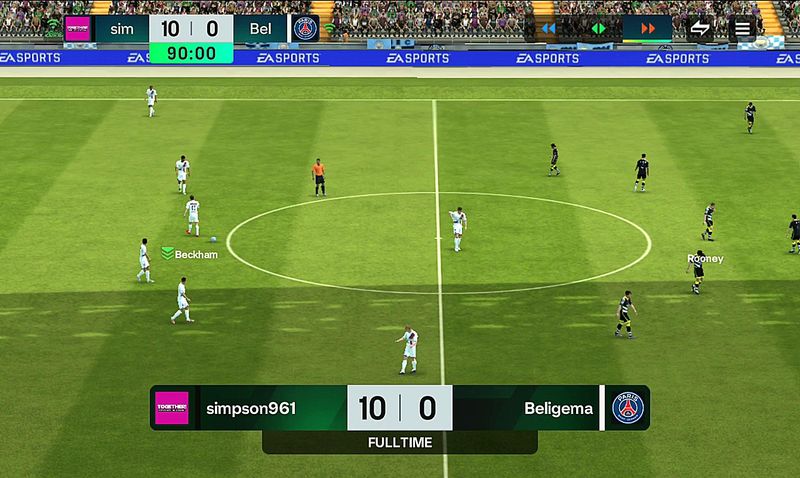Screen dimensions: 800x478
Task: Choose the green balanced-arrows tactic button
Action: tap(598, 28)
